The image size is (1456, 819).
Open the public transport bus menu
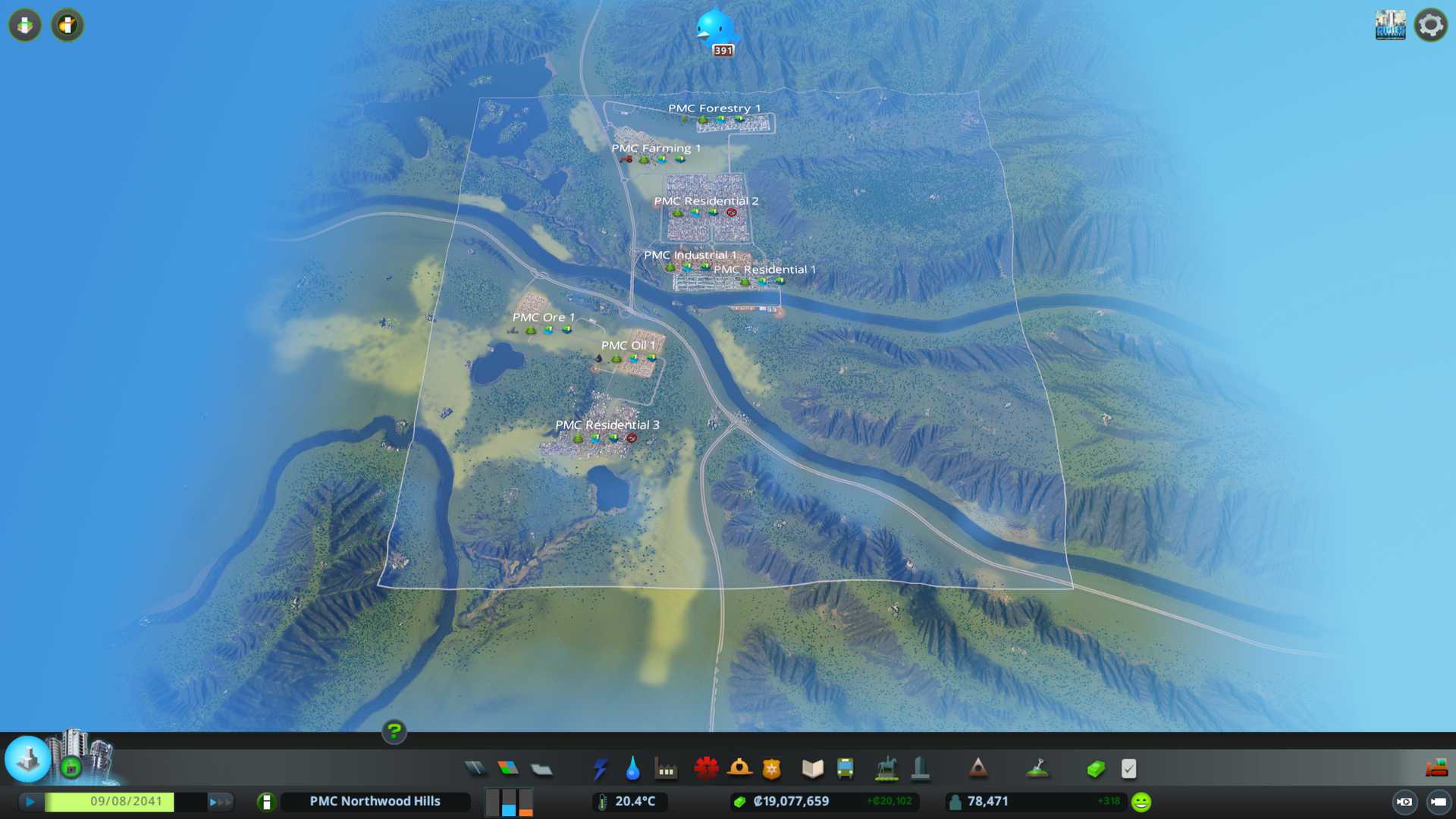[x=845, y=769]
